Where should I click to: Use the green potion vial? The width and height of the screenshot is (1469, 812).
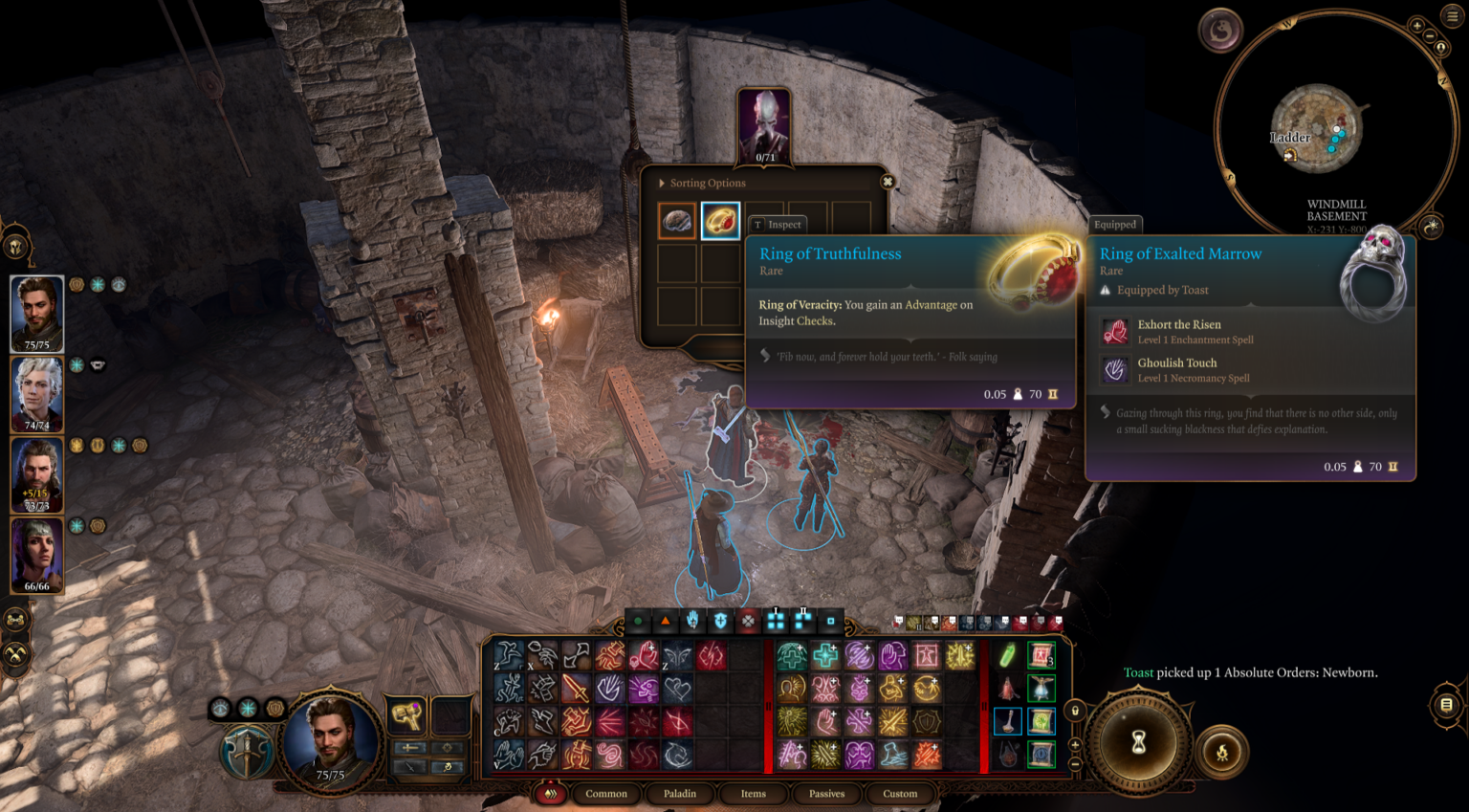pos(1008,656)
